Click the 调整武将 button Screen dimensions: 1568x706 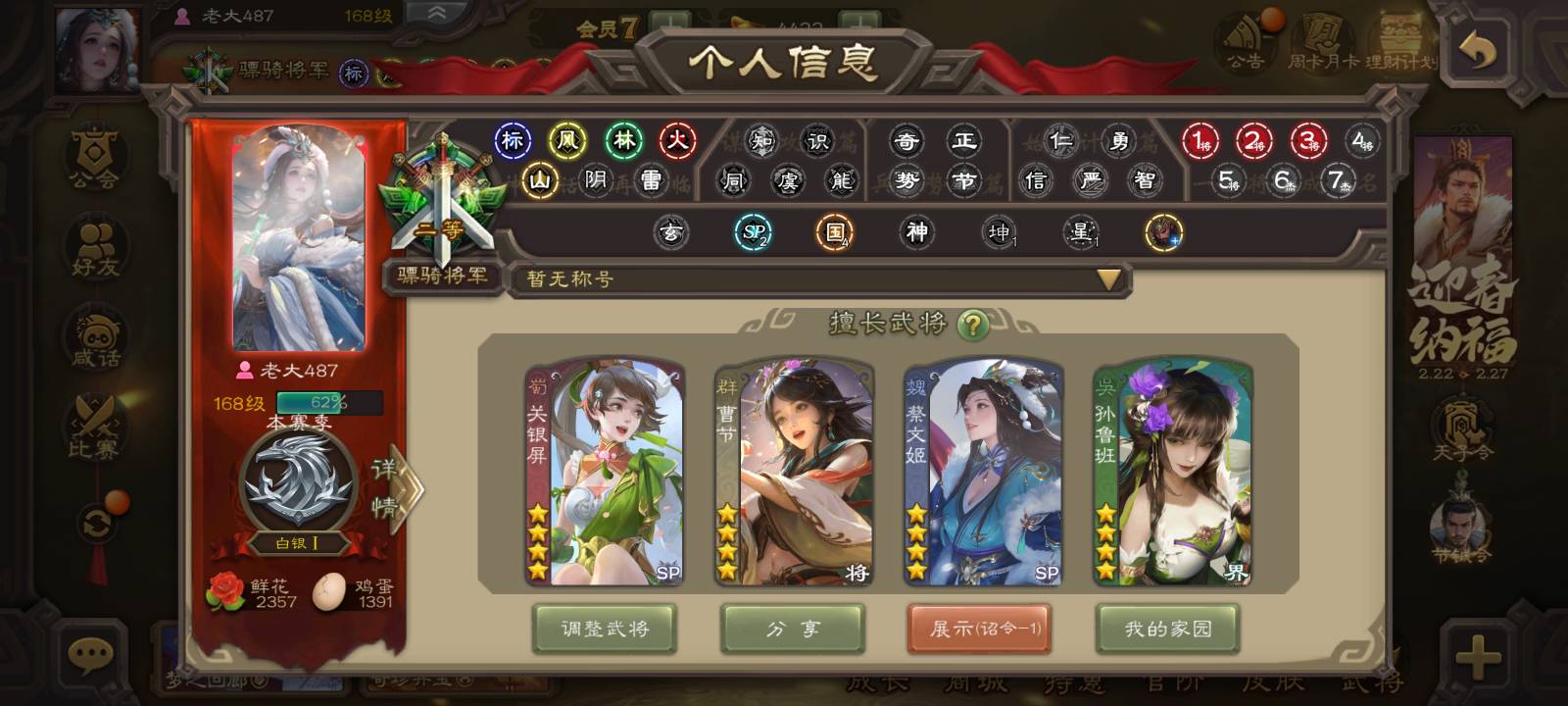(x=605, y=629)
